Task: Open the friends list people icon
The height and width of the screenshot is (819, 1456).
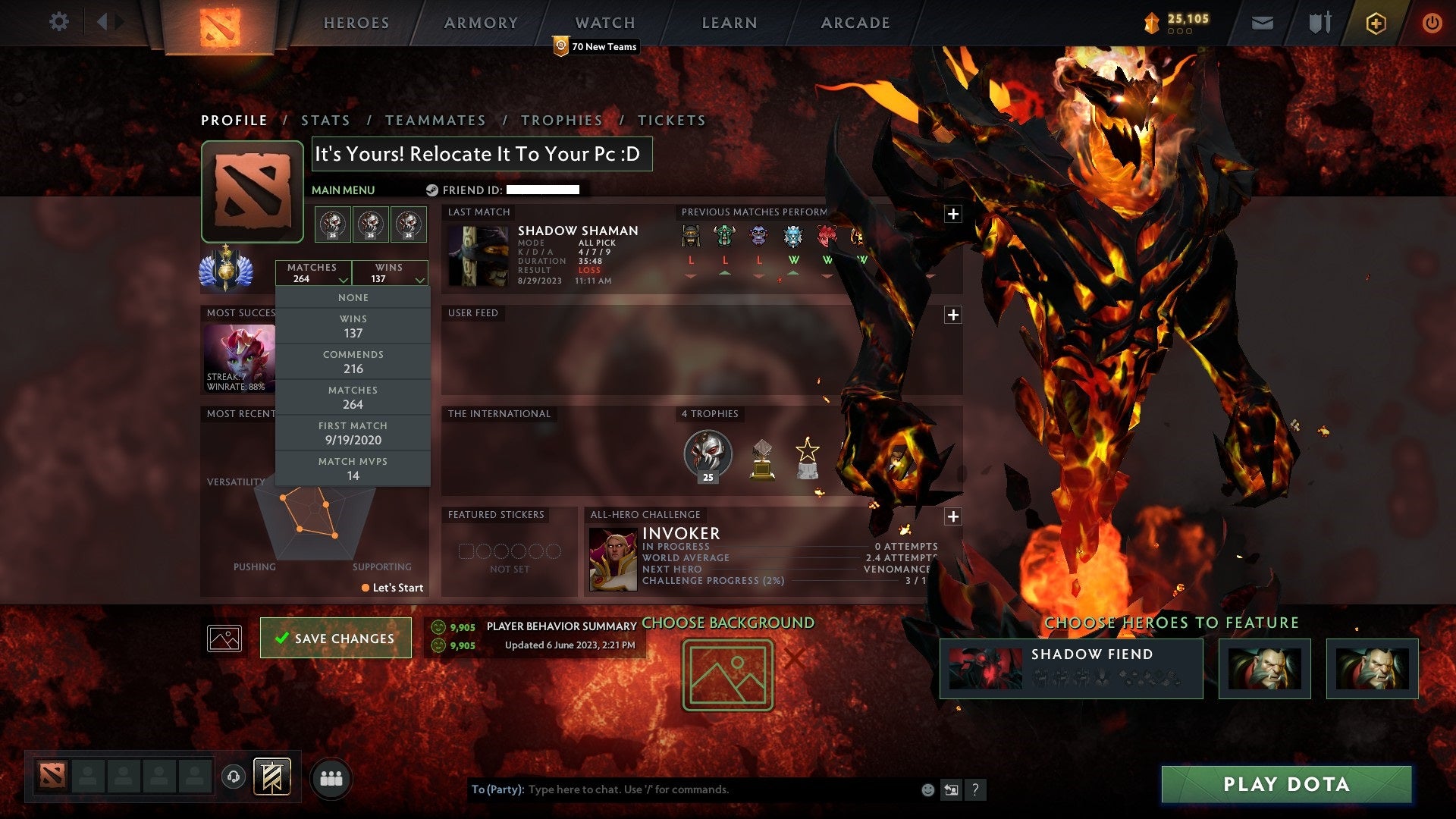Action: click(331, 776)
